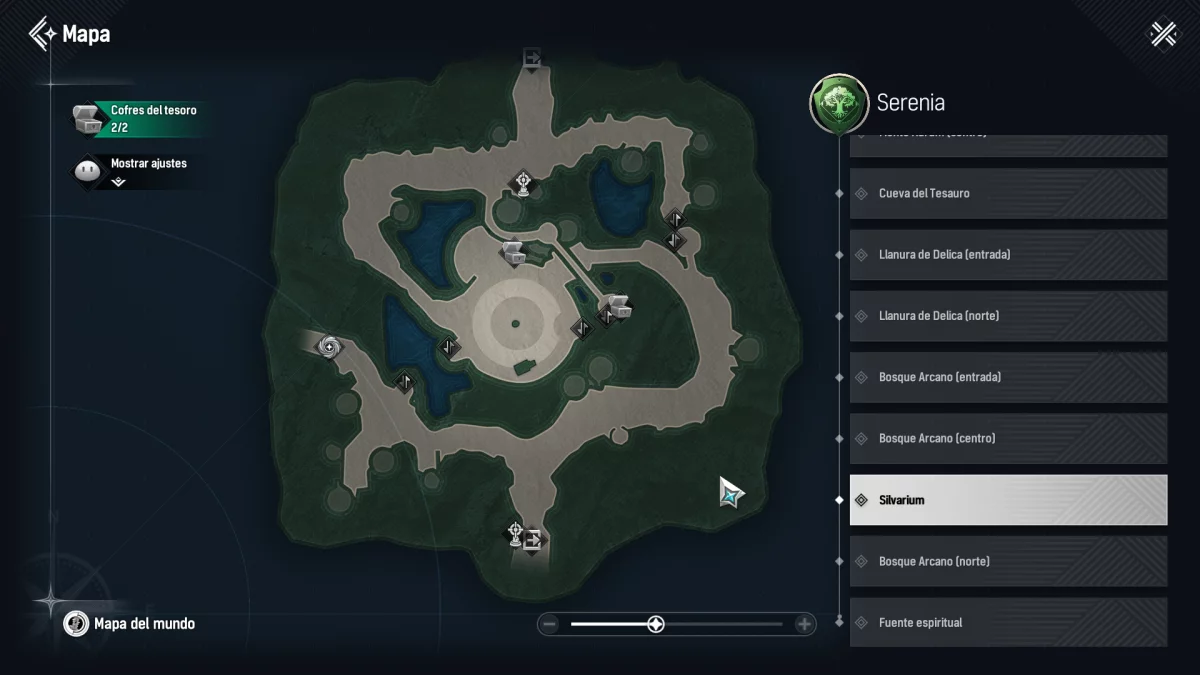Select the highlighted Silvarium location
This screenshot has width=1200, height=675.
pos(1008,500)
